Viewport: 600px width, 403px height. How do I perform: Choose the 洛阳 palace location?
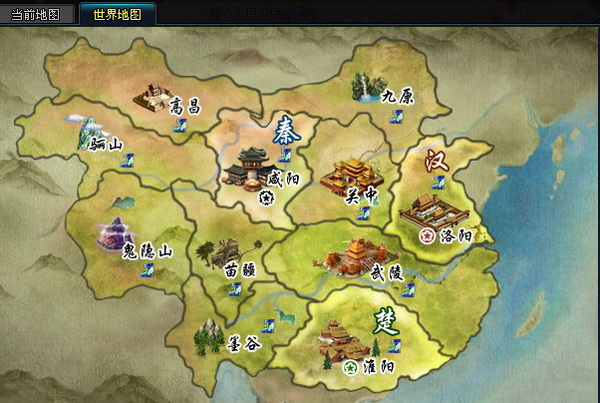[430, 211]
